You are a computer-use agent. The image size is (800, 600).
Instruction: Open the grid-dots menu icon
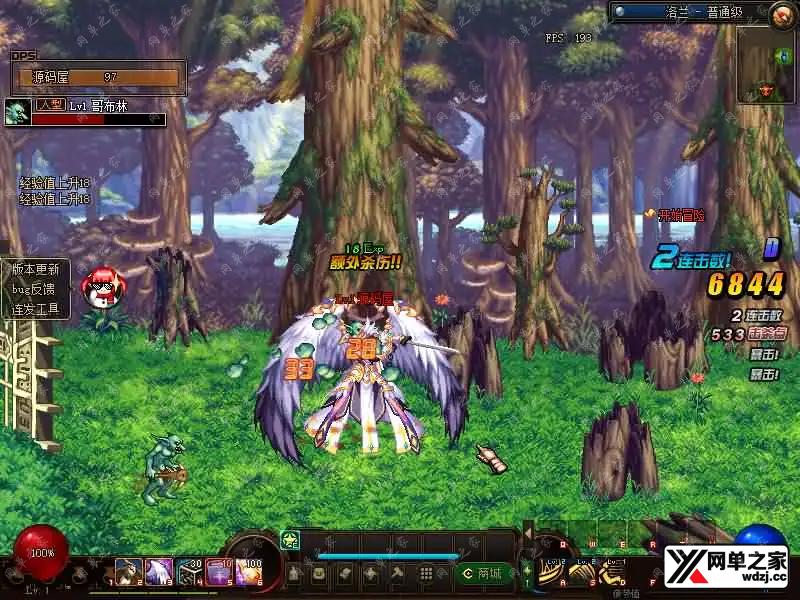426,573
